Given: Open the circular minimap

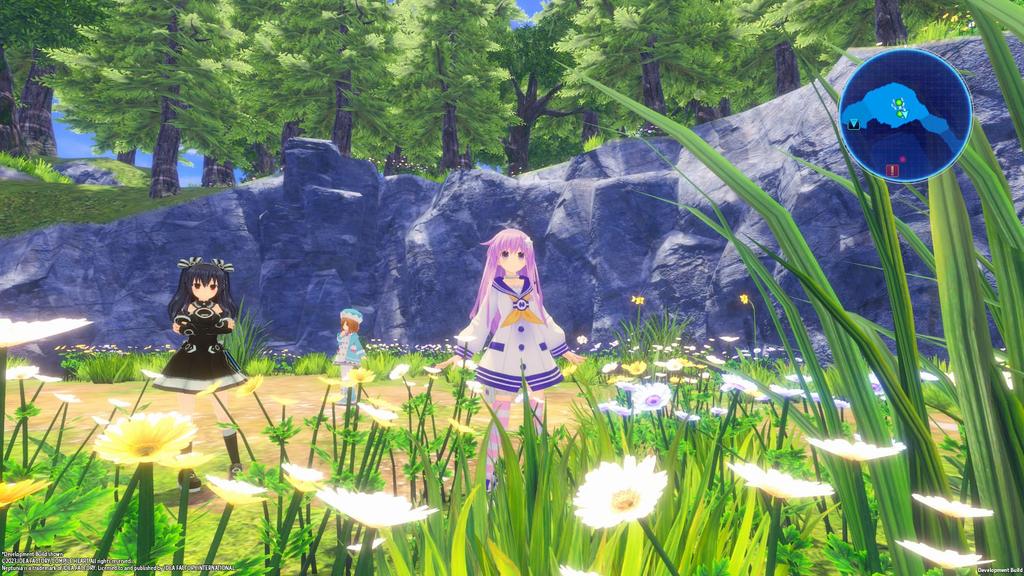Looking at the screenshot, I should (x=905, y=115).
